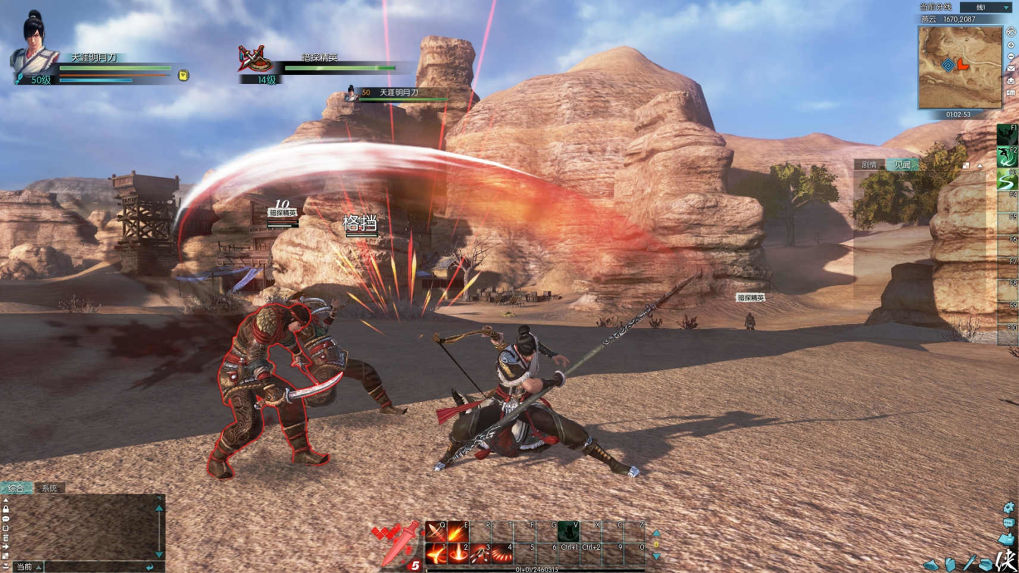
Task: Switch hotbar page with the down arrow
Action: point(656,555)
